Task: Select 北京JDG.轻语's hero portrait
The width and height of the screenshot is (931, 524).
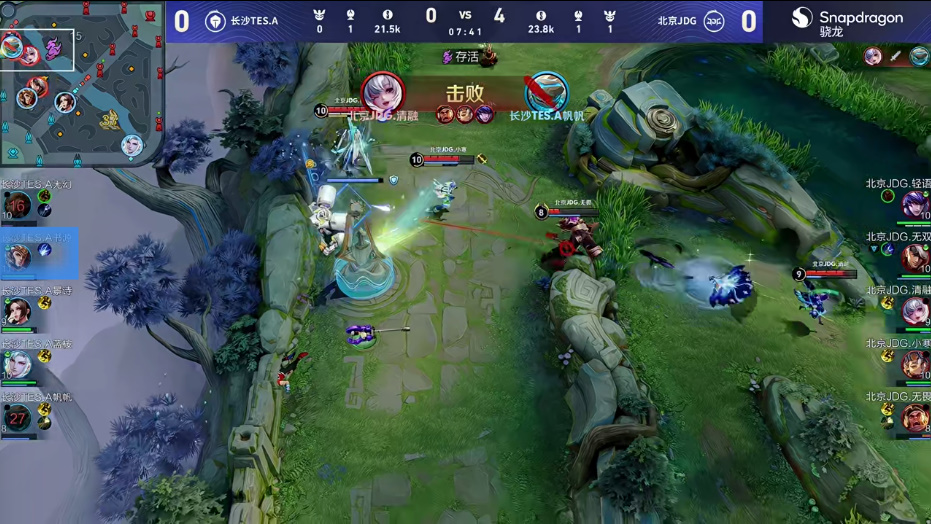Action: [914, 205]
